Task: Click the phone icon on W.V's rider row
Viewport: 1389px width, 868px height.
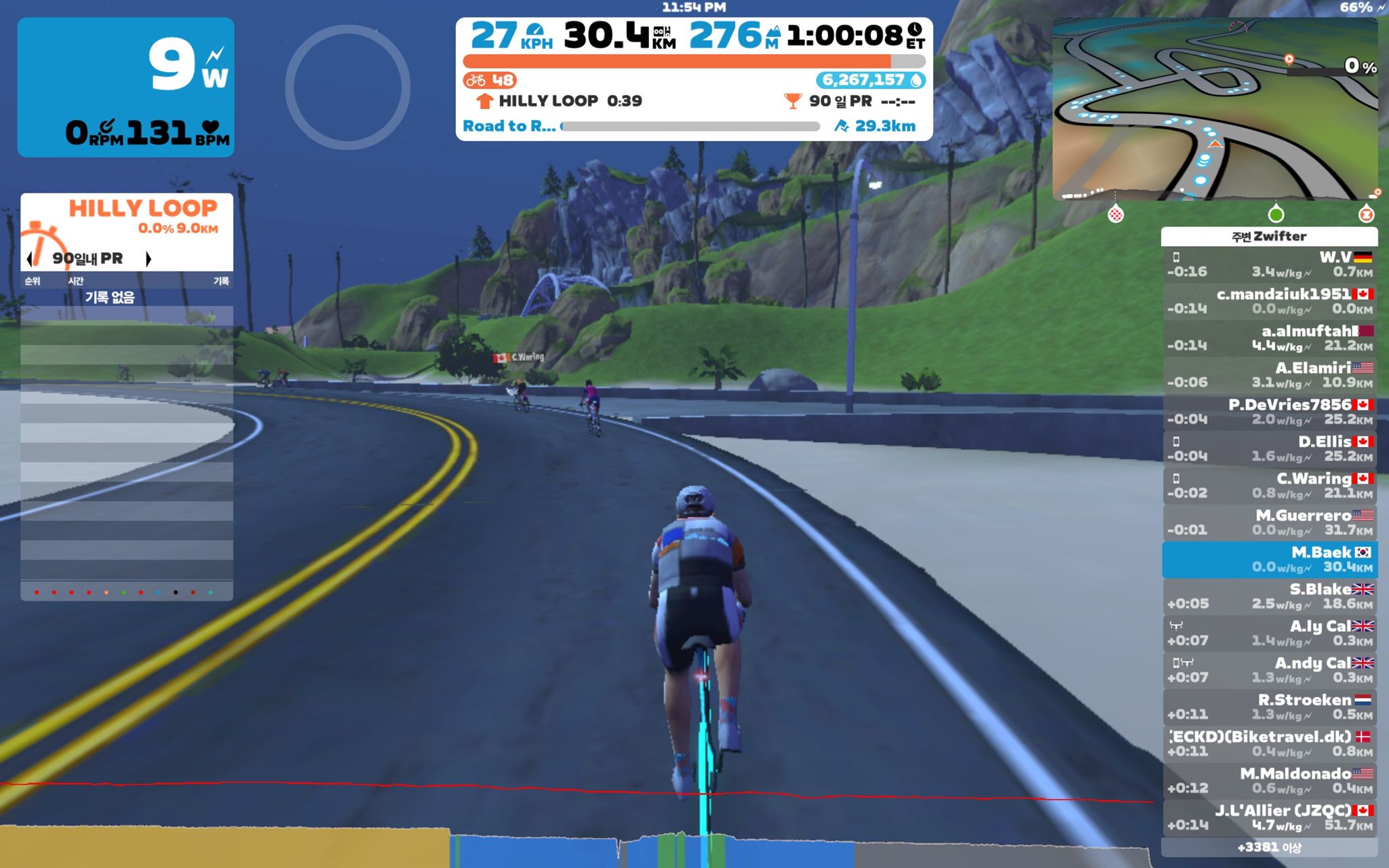Action: coord(1177,258)
